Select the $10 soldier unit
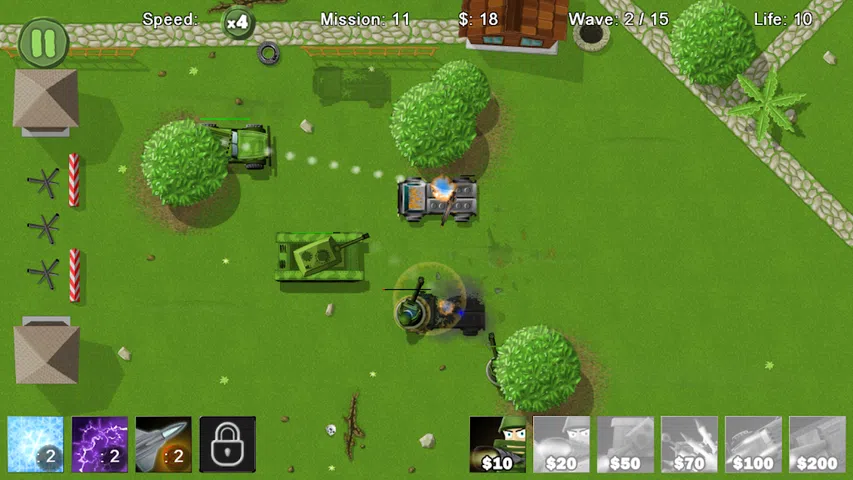Screen dimensions: 853x480 point(498,444)
